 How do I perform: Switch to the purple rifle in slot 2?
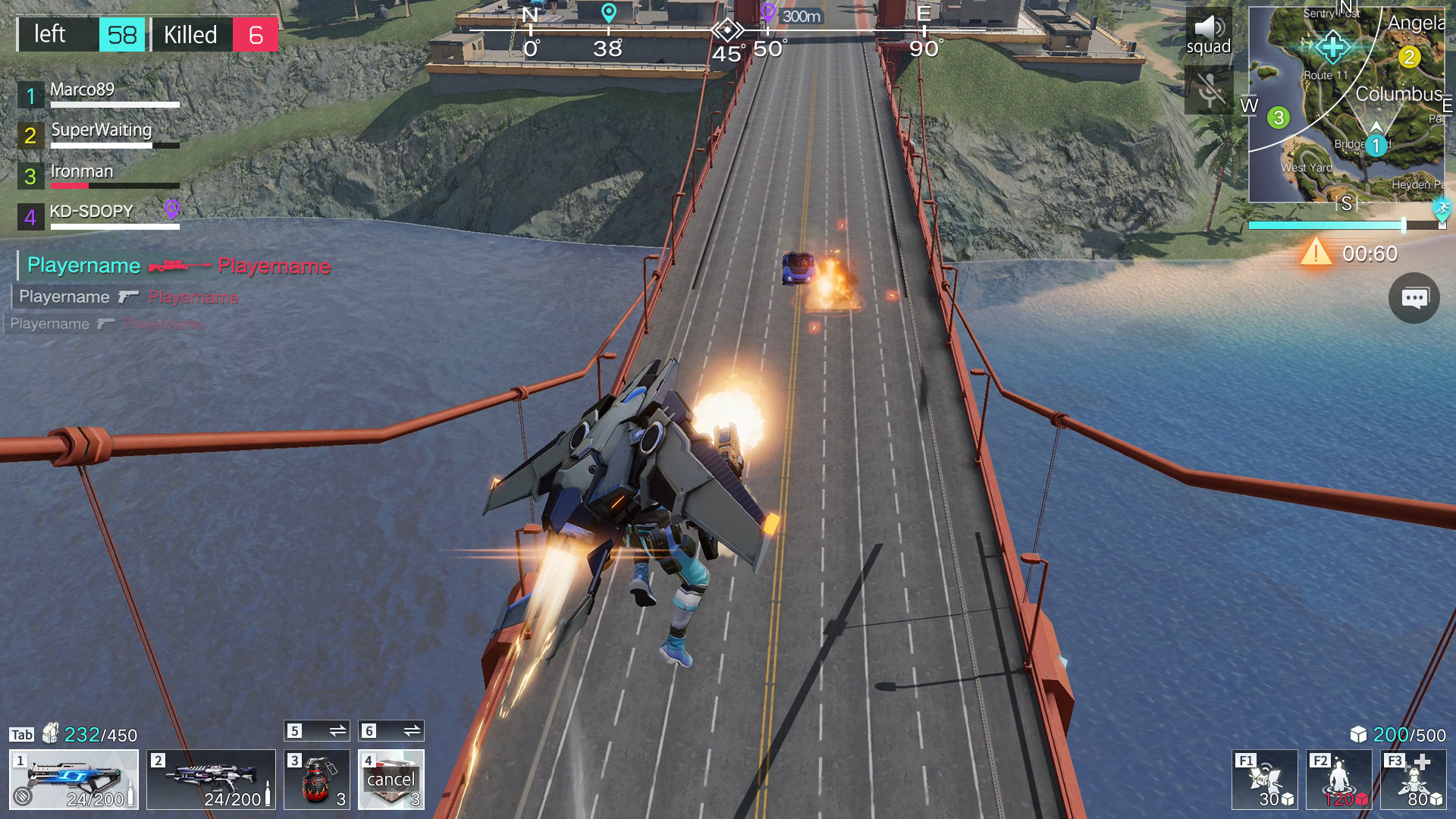point(211,780)
